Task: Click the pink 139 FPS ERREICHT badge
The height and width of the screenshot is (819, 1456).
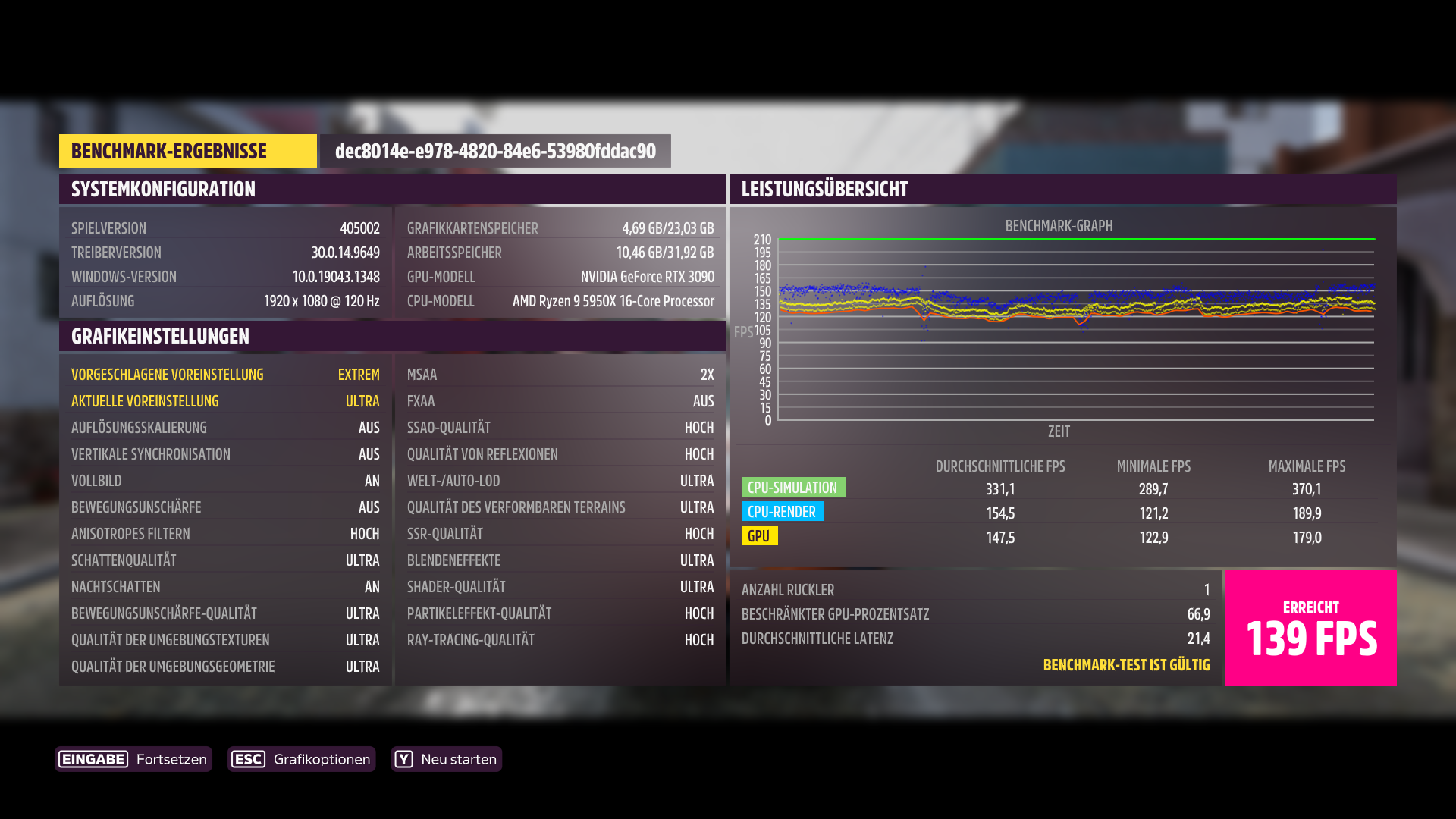Action: tap(1310, 628)
